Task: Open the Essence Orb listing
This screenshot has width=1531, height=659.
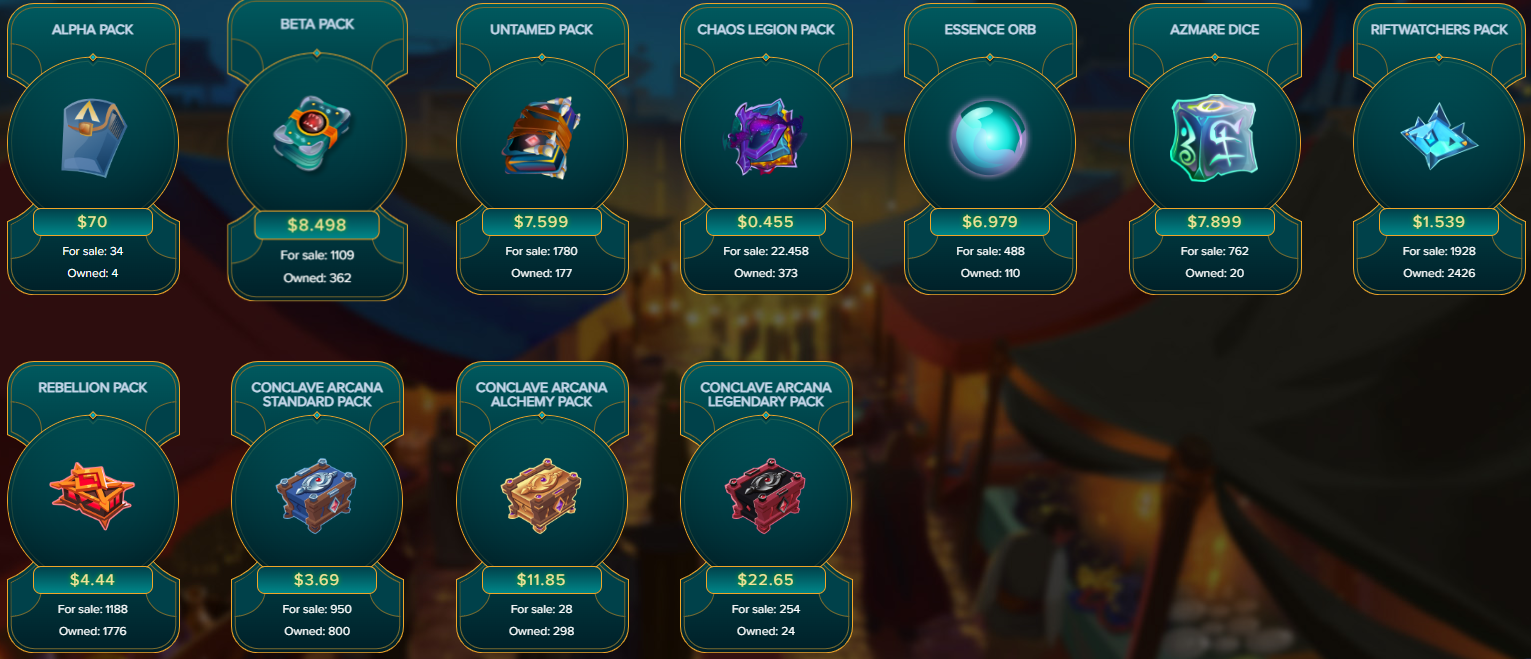Action: [x=990, y=140]
